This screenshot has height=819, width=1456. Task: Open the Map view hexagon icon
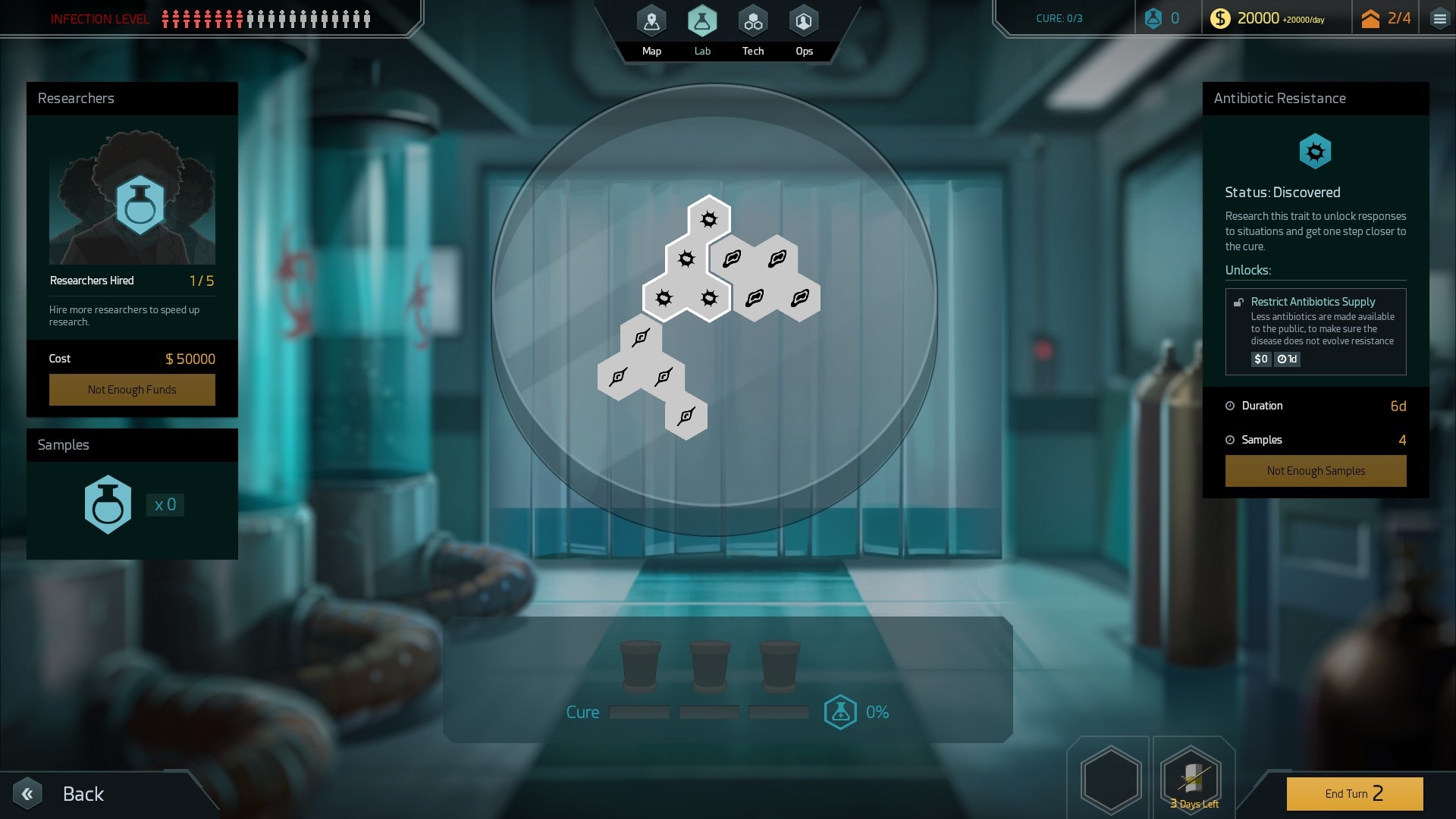point(651,21)
